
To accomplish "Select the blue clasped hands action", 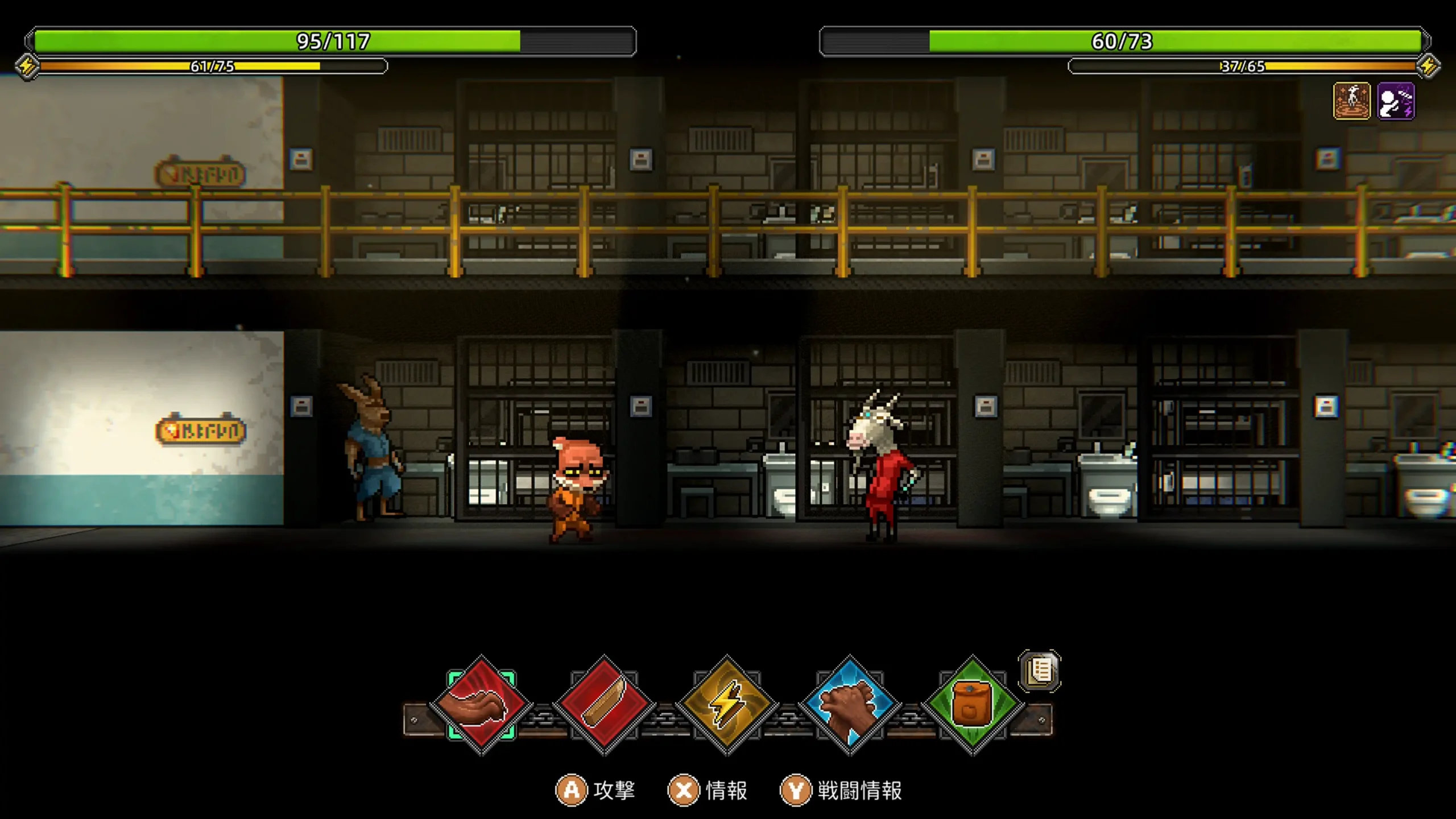I will coord(850,705).
